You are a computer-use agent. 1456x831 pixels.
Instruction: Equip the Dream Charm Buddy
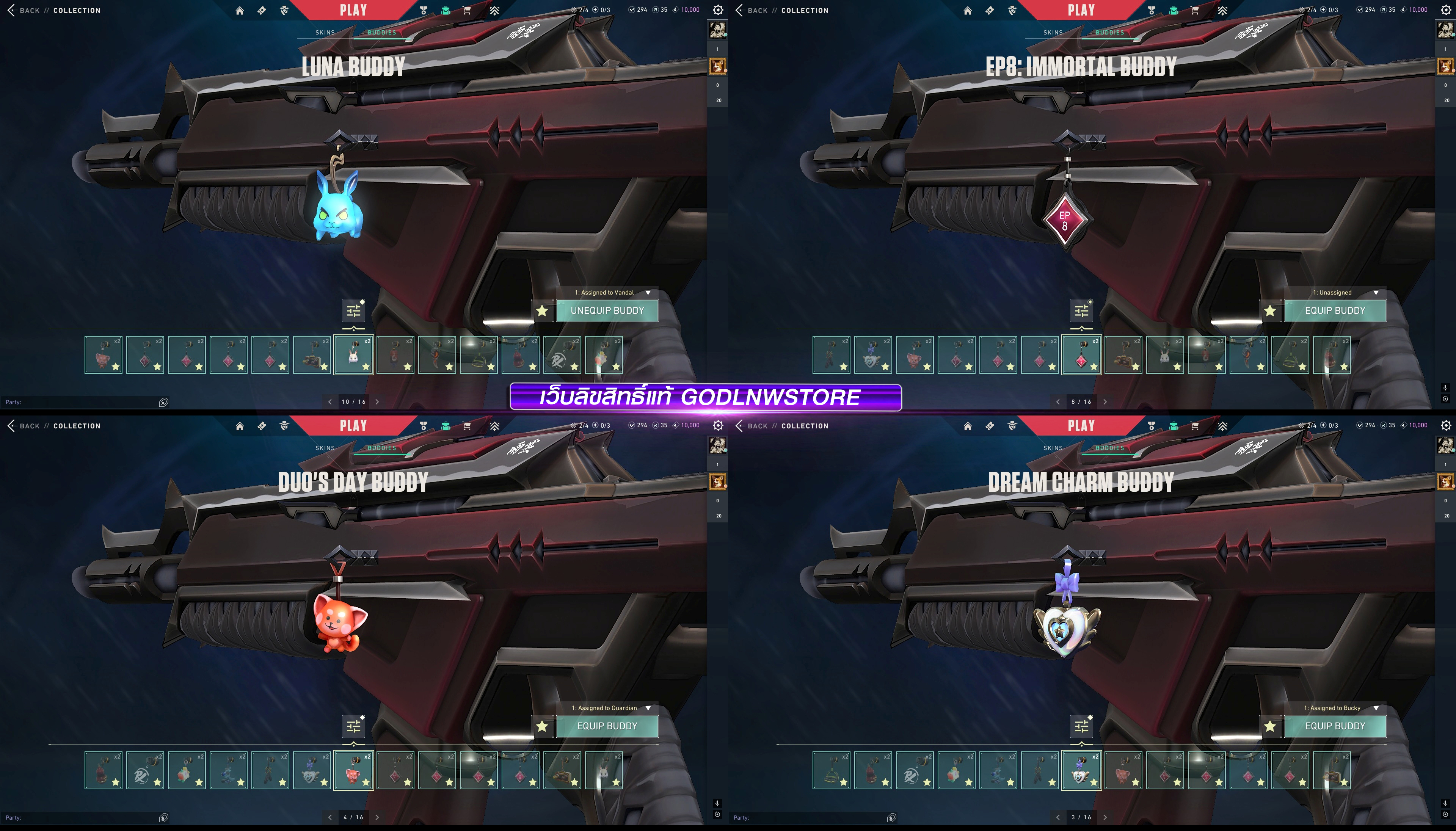point(1334,726)
